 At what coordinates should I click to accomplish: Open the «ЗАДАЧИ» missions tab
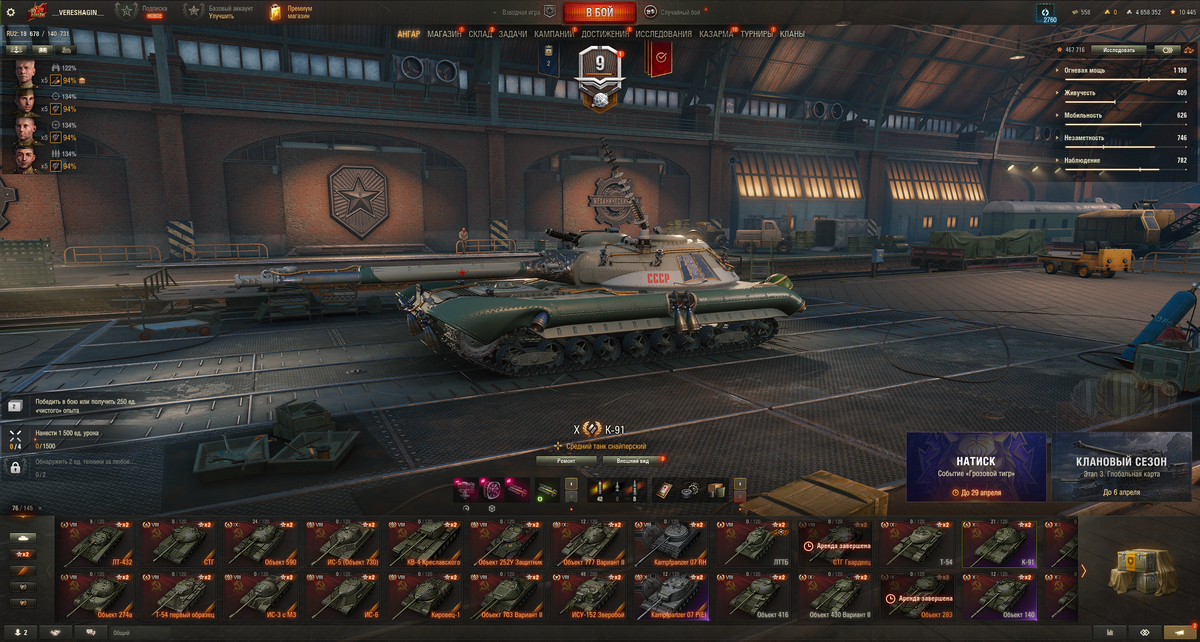click(x=512, y=34)
